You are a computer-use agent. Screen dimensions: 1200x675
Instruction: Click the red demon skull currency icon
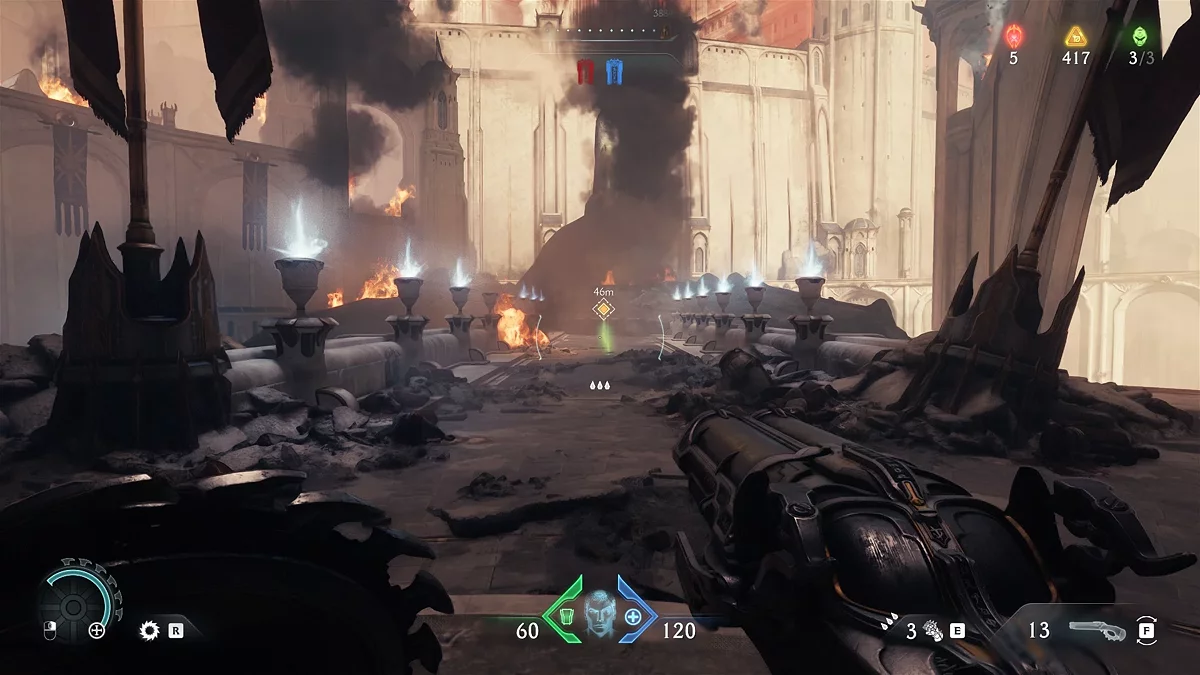coord(1013,36)
